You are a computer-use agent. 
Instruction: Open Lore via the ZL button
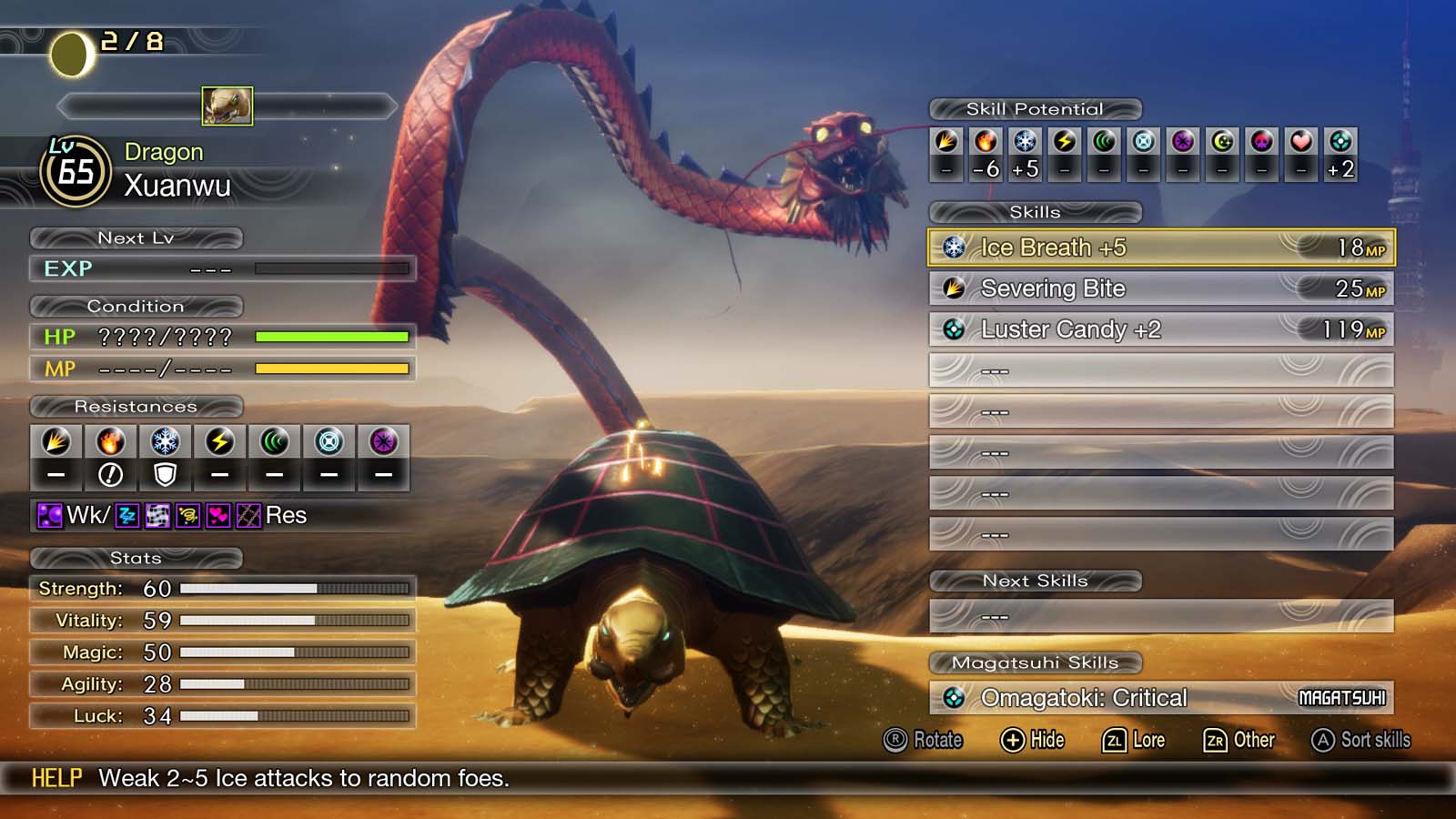click(1133, 741)
